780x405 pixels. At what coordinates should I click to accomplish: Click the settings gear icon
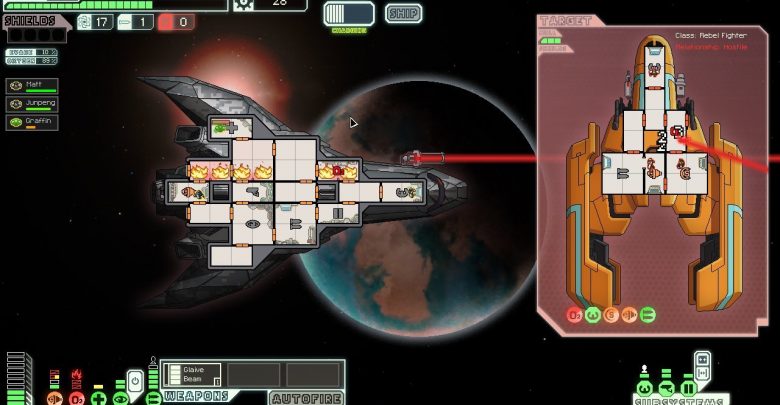point(243,4)
